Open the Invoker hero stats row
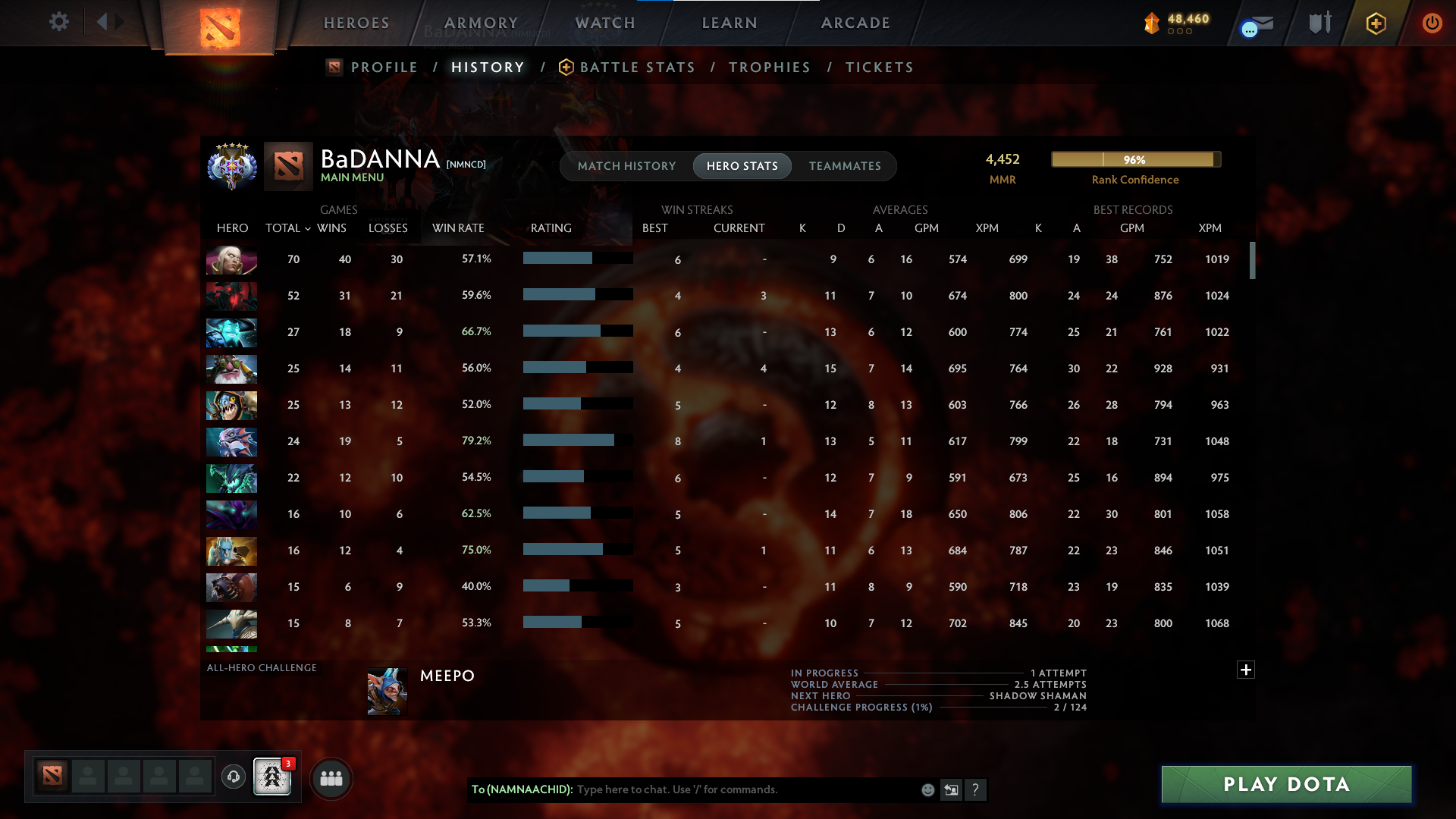 pos(231,260)
